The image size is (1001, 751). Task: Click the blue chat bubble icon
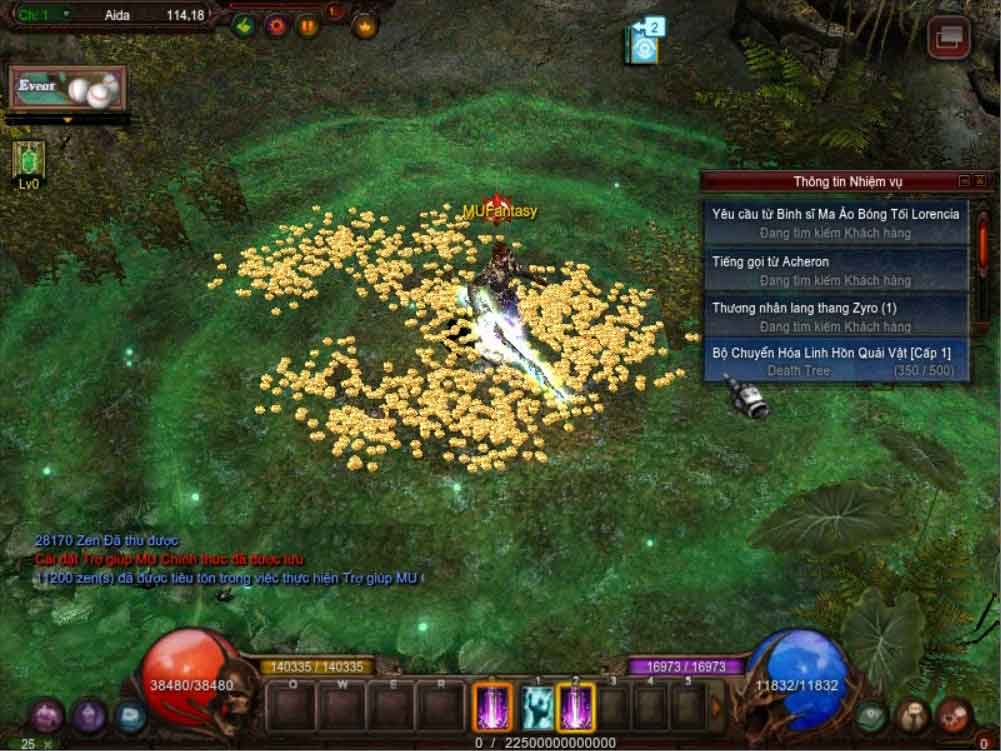click(129, 716)
